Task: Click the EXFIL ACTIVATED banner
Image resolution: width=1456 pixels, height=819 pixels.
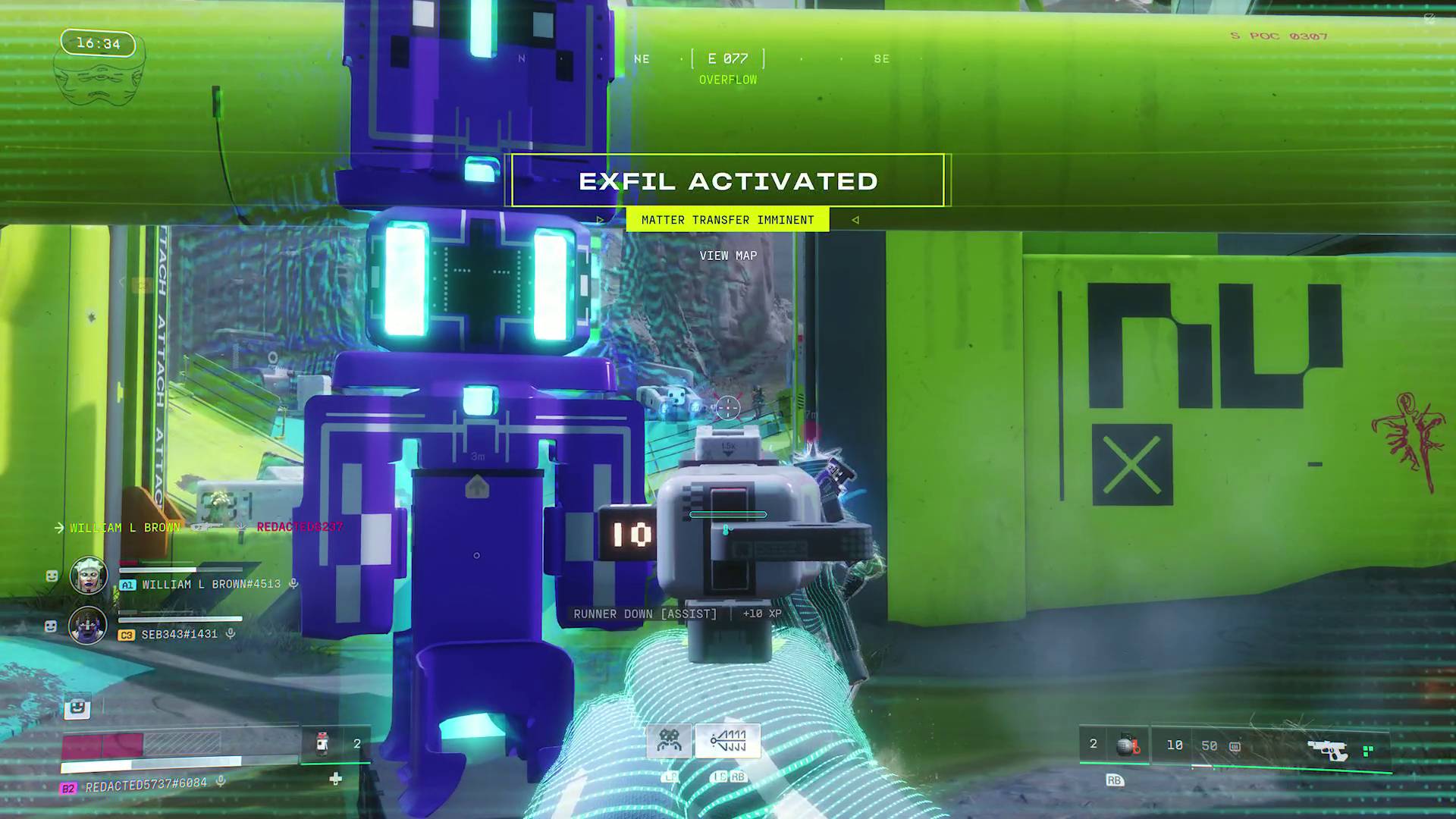Action: (x=728, y=181)
